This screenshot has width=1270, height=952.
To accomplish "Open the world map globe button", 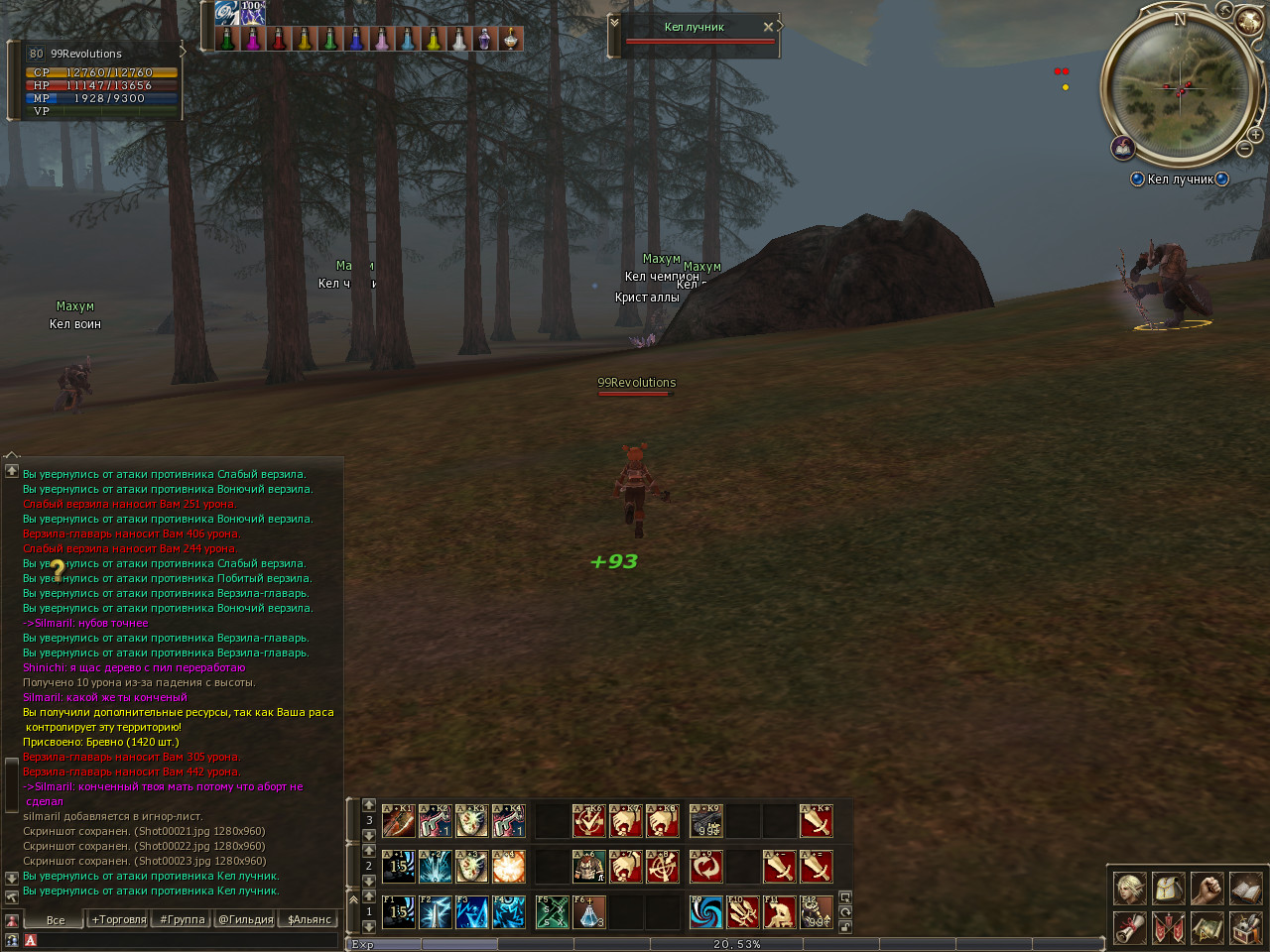I will 1247,19.
